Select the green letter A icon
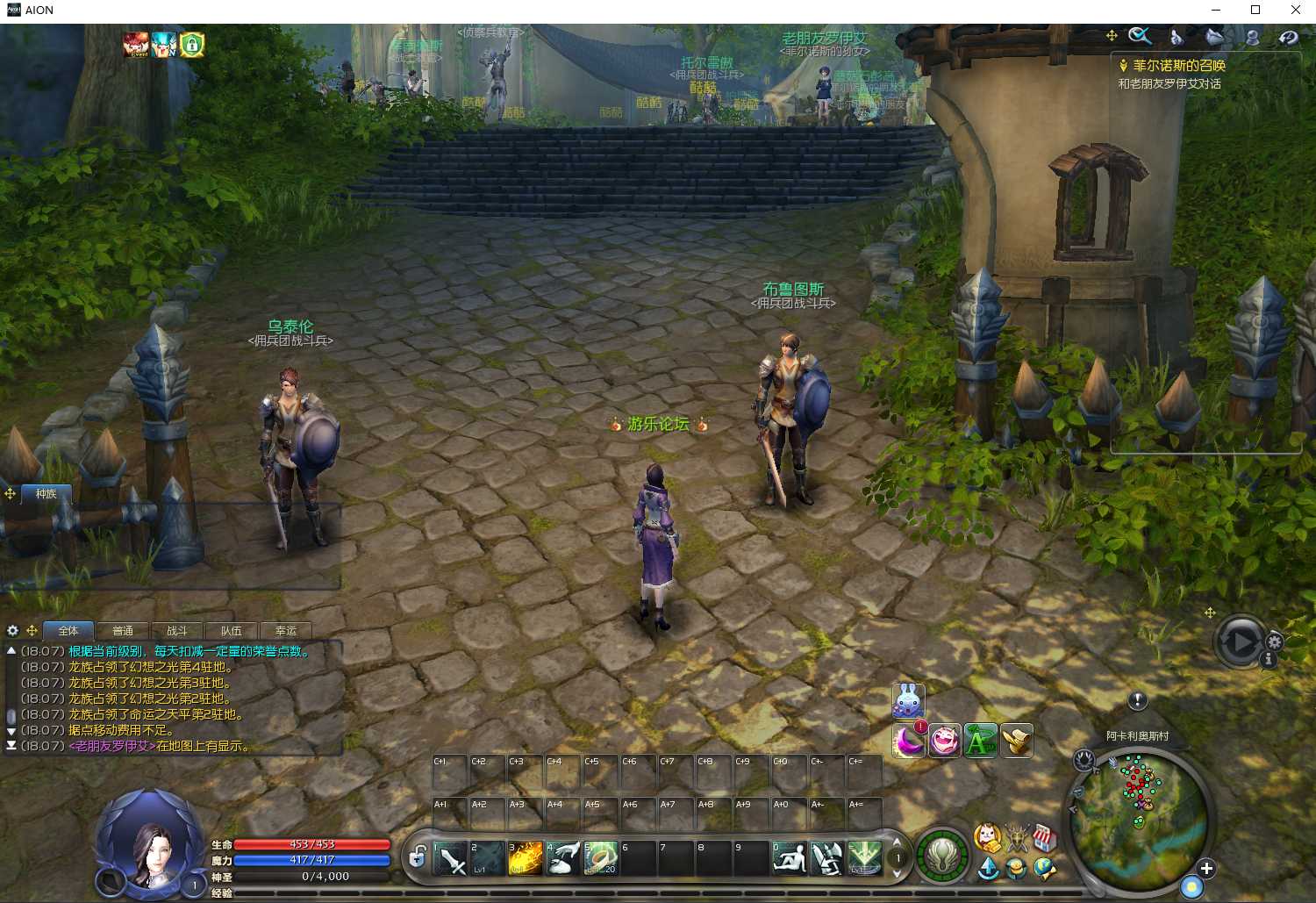This screenshot has width=1316, height=903. point(980,742)
